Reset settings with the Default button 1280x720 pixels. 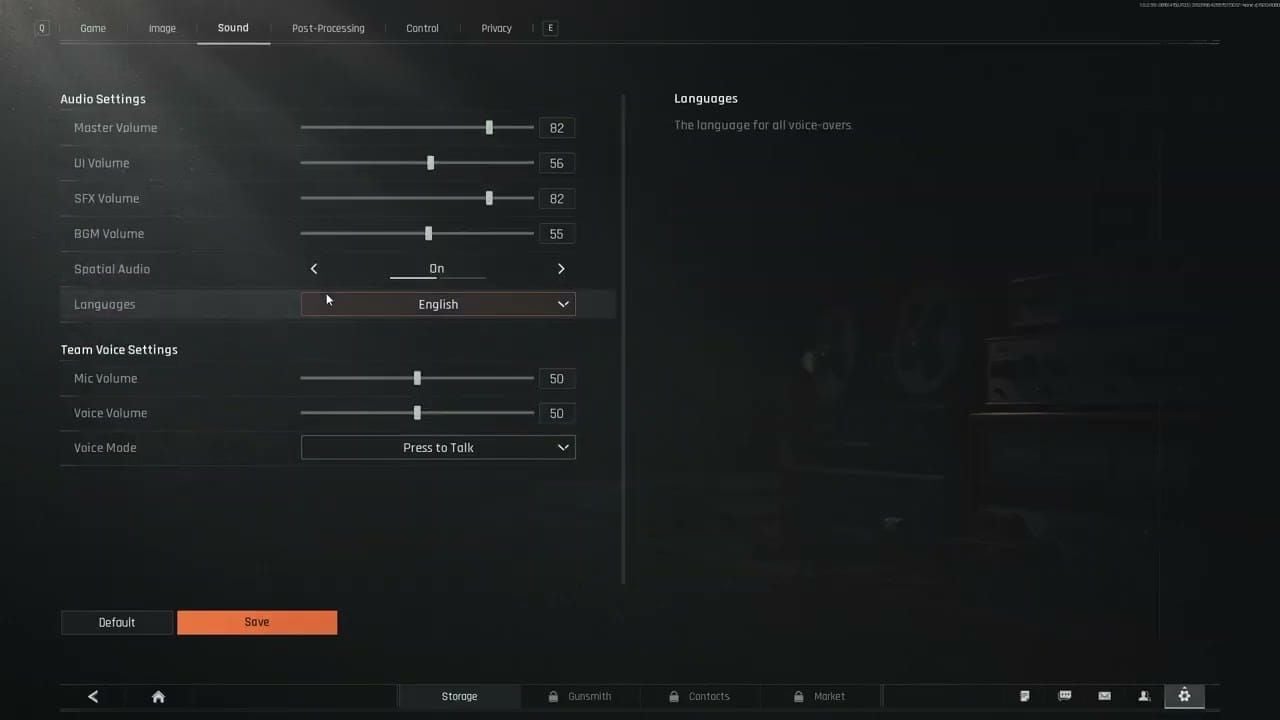pyautogui.click(x=116, y=622)
